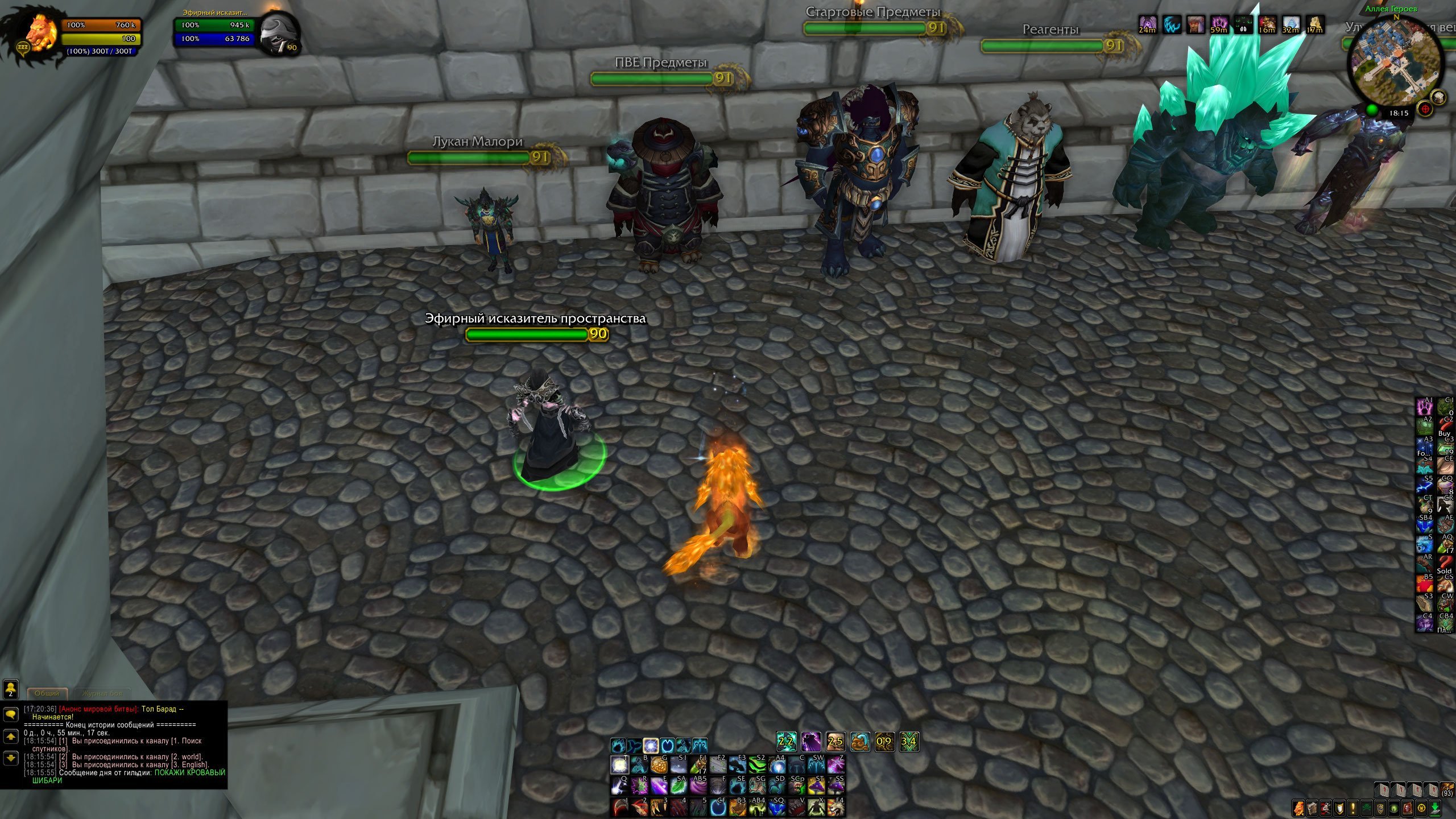Open the character info micro button
Viewport: 1456px width, 819px height.
[1299, 808]
